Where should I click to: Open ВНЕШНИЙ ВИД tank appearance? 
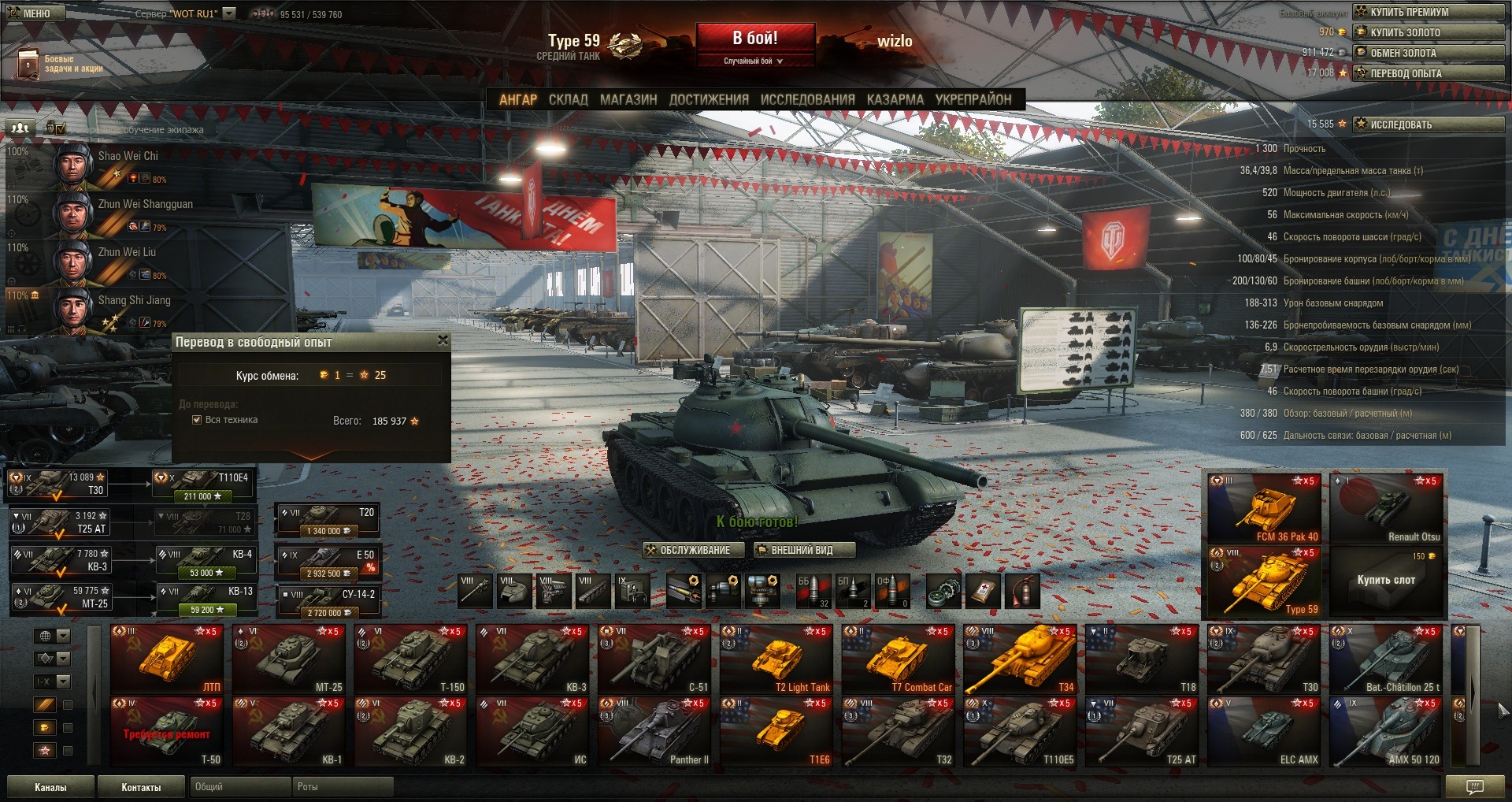click(x=801, y=550)
